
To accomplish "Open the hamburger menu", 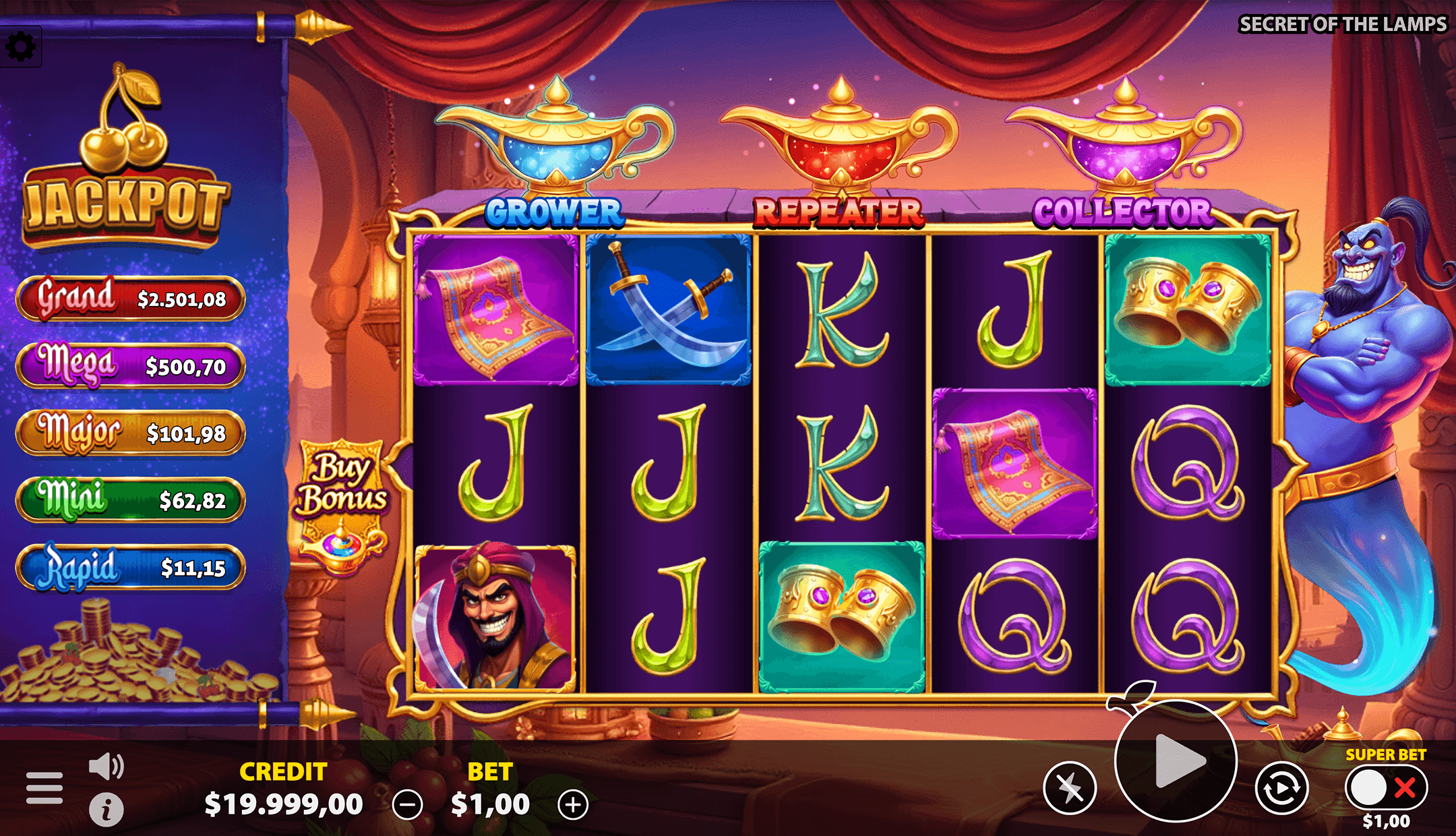I will (44, 787).
